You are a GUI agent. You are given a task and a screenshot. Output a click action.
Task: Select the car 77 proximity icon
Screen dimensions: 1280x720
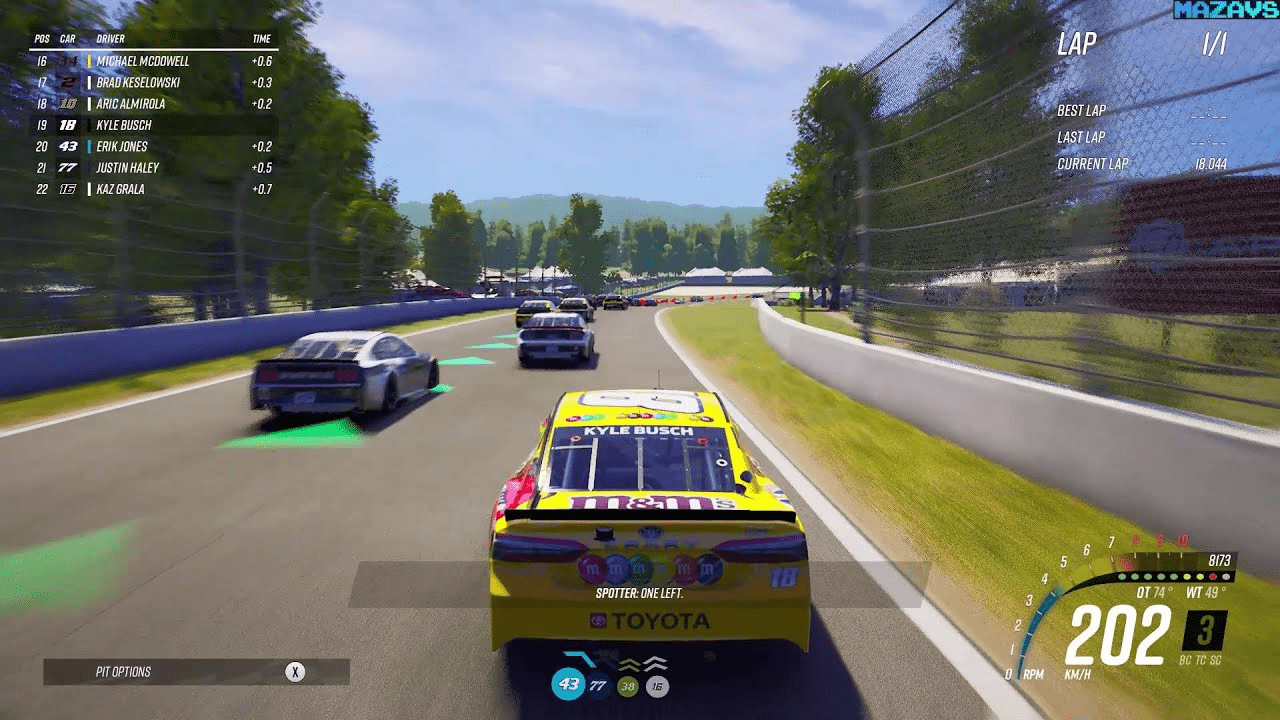pyautogui.click(x=598, y=686)
